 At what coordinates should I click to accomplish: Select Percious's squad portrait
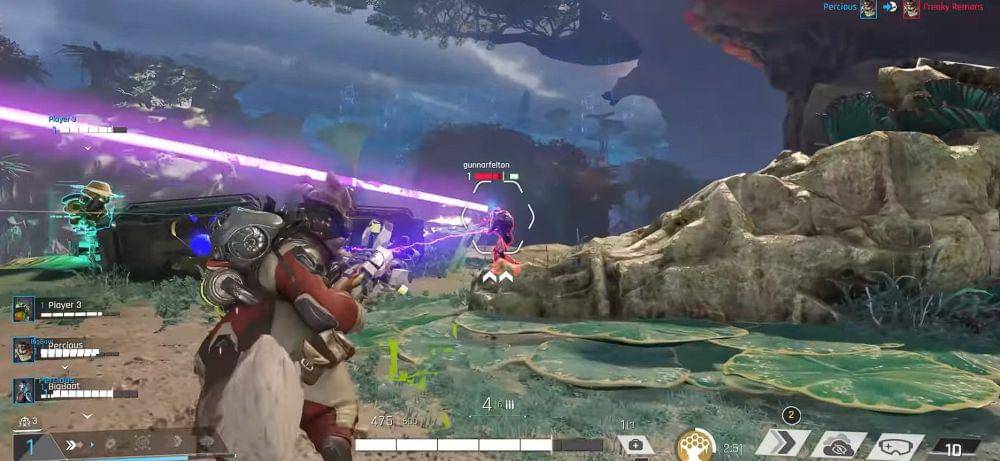[24, 350]
